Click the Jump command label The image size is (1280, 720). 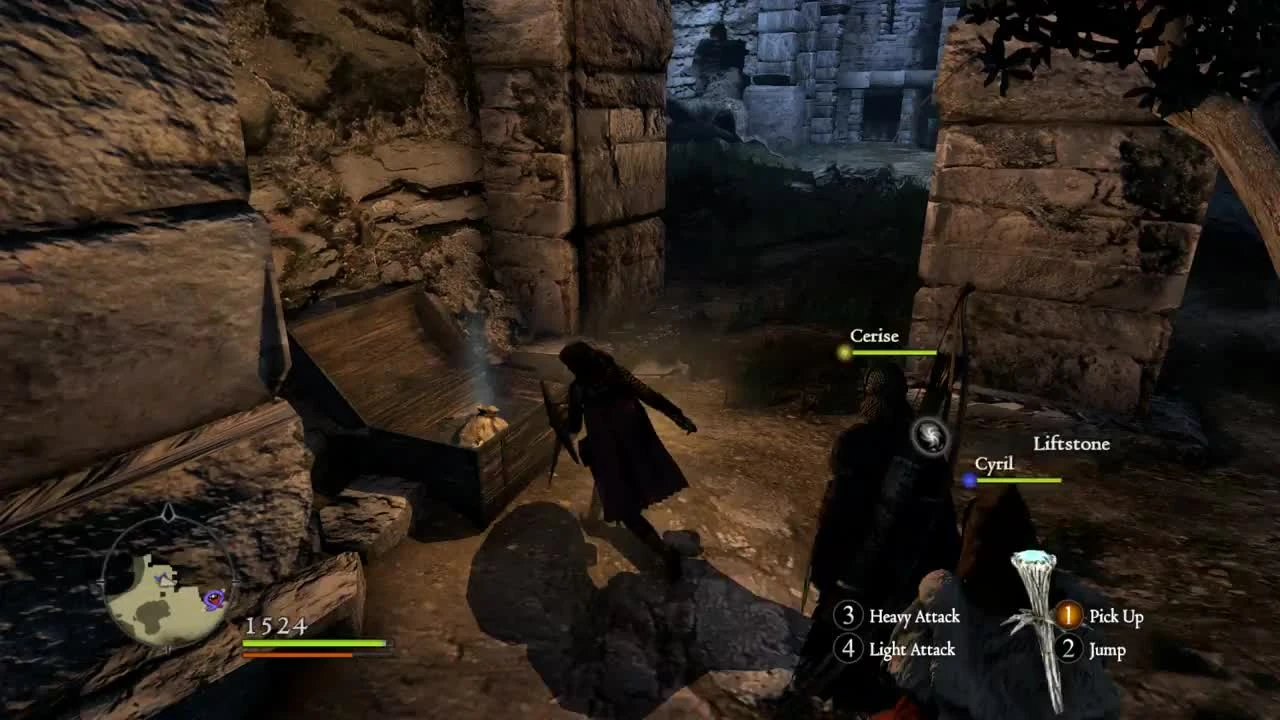point(1107,651)
